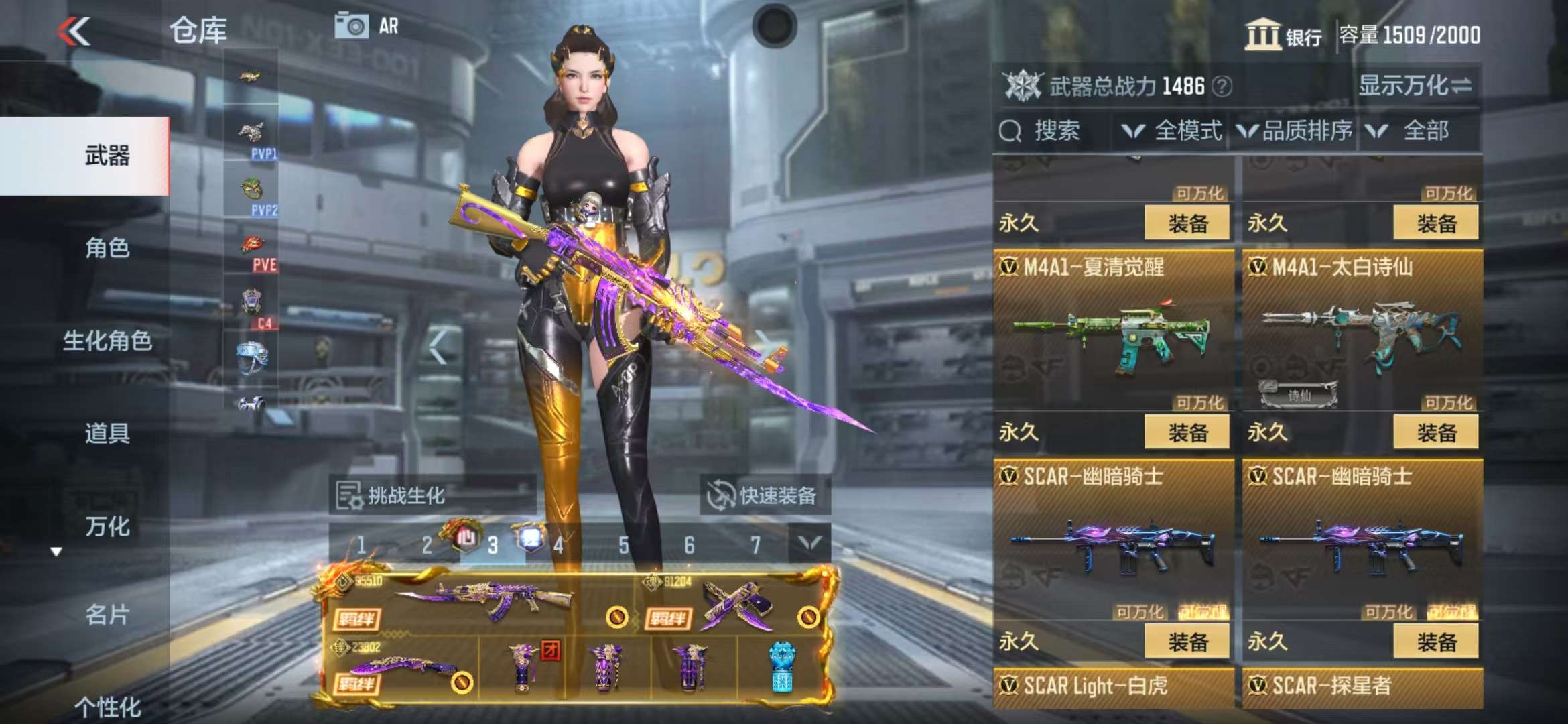Click 快速装备 quick equip
This screenshot has width=1568, height=724.
pos(765,496)
